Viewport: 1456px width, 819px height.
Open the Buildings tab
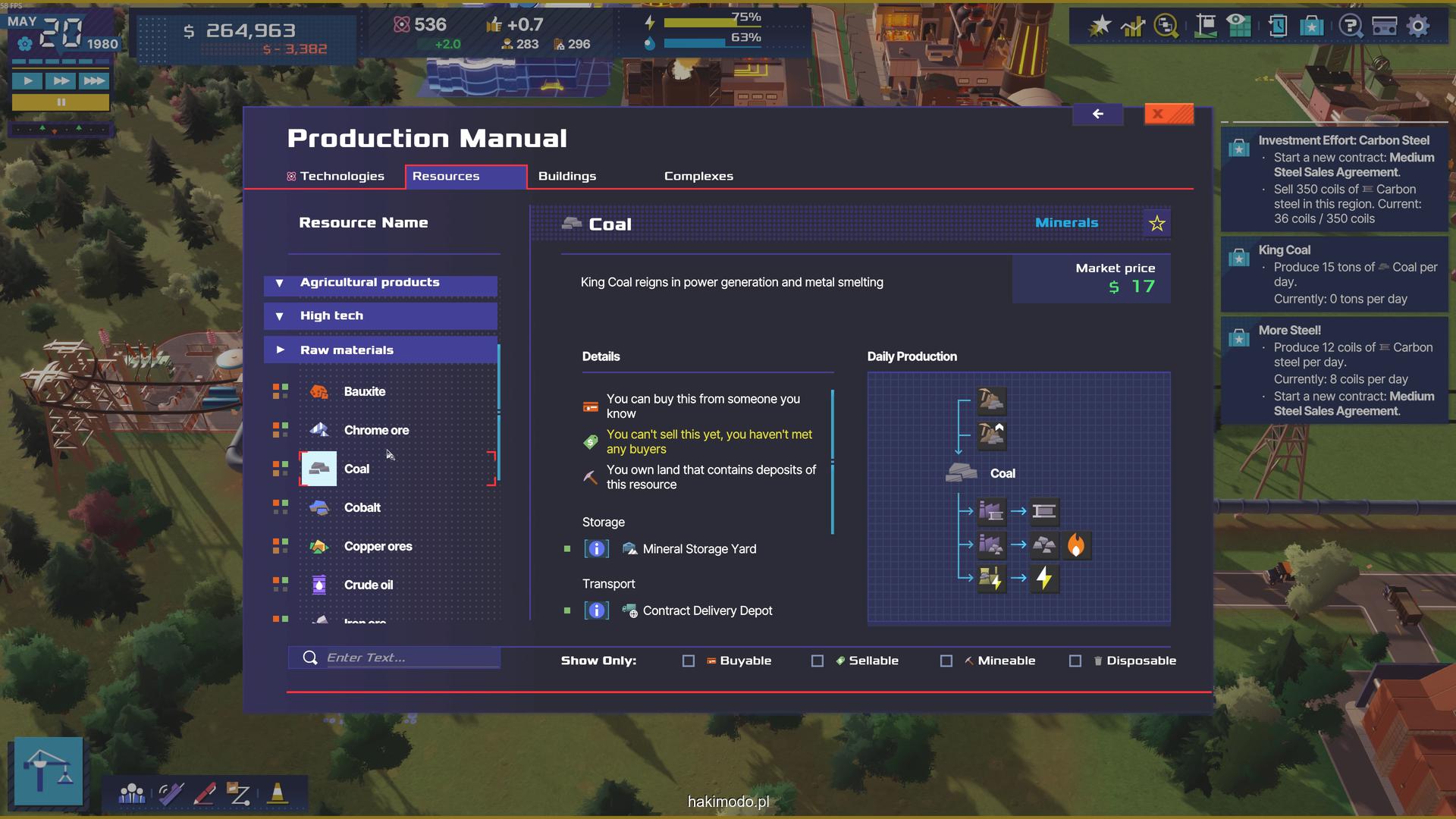(x=566, y=176)
